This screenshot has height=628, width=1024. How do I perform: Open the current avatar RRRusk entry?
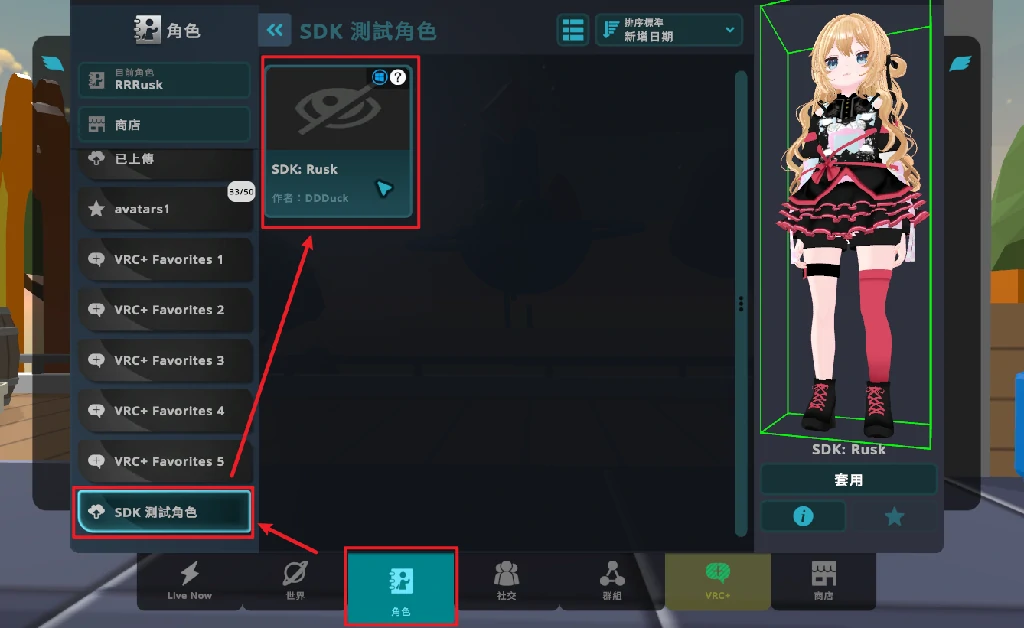[x=164, y=80]
